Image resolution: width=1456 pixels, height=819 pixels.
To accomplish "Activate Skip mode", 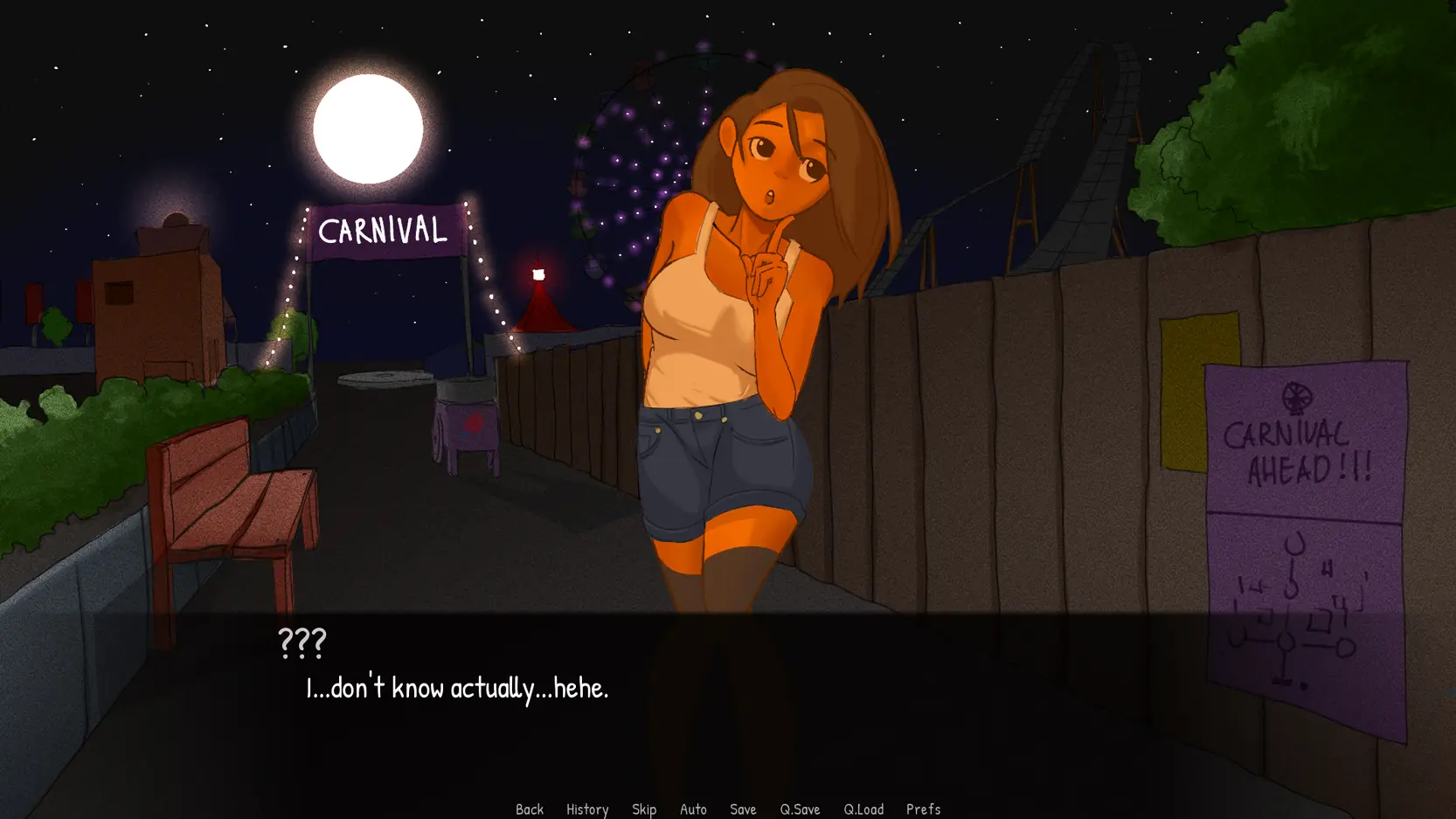I will tap(644, 809).
